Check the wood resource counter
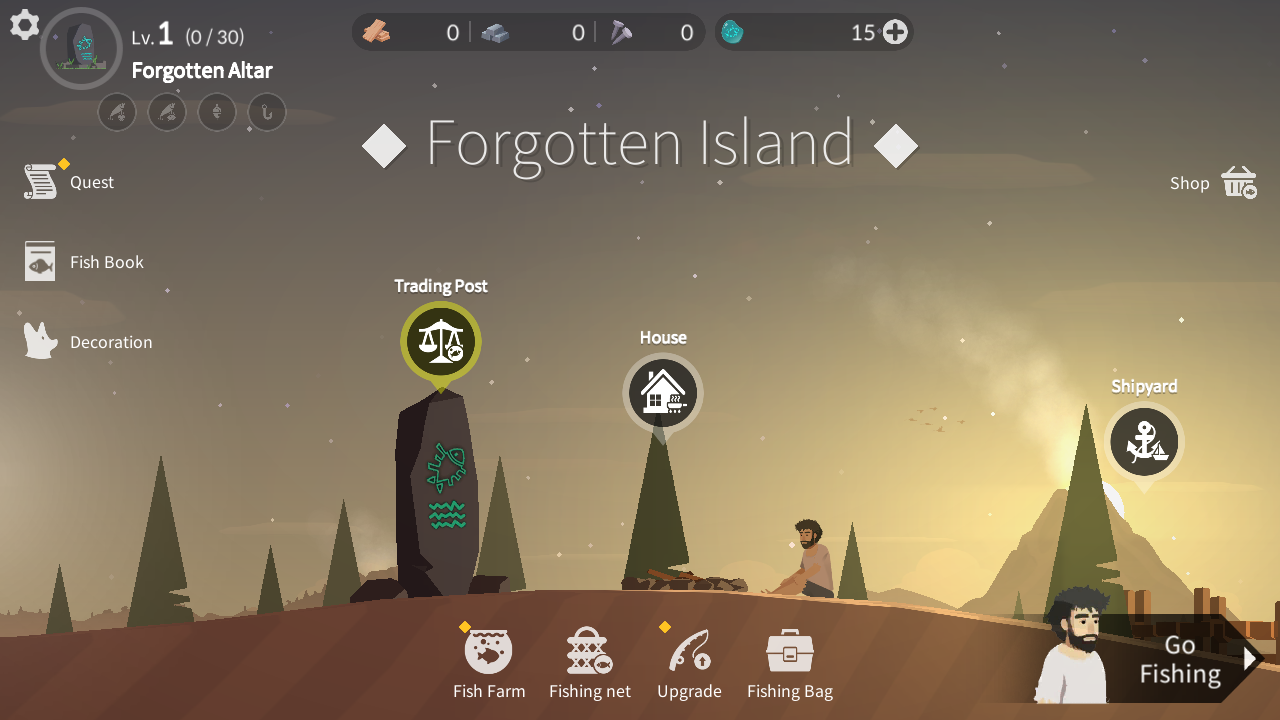The width and height of the screenshot is (1280, 720). tap(410, 31)
